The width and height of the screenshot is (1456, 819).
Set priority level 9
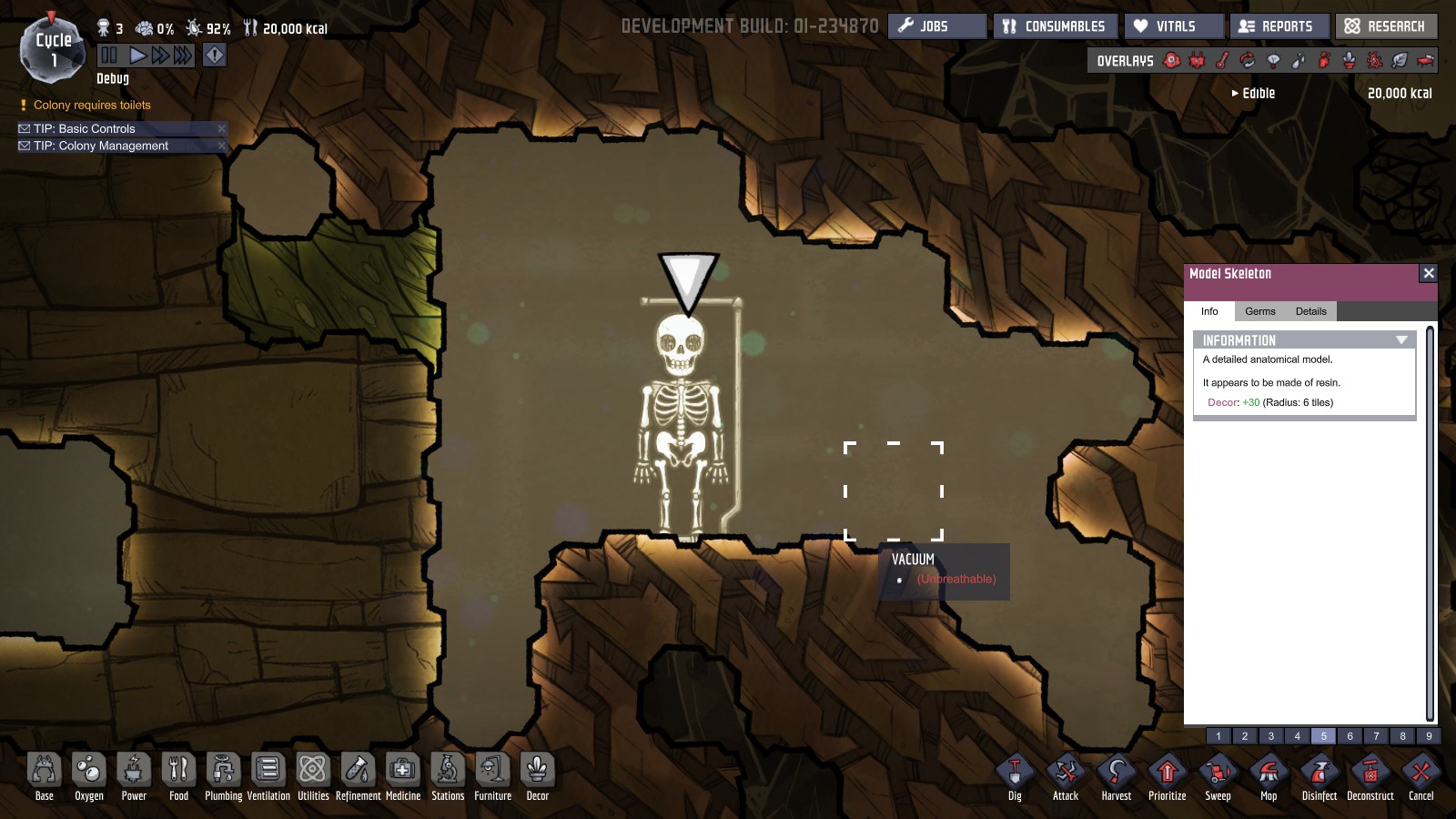(x=1429, y=736)
